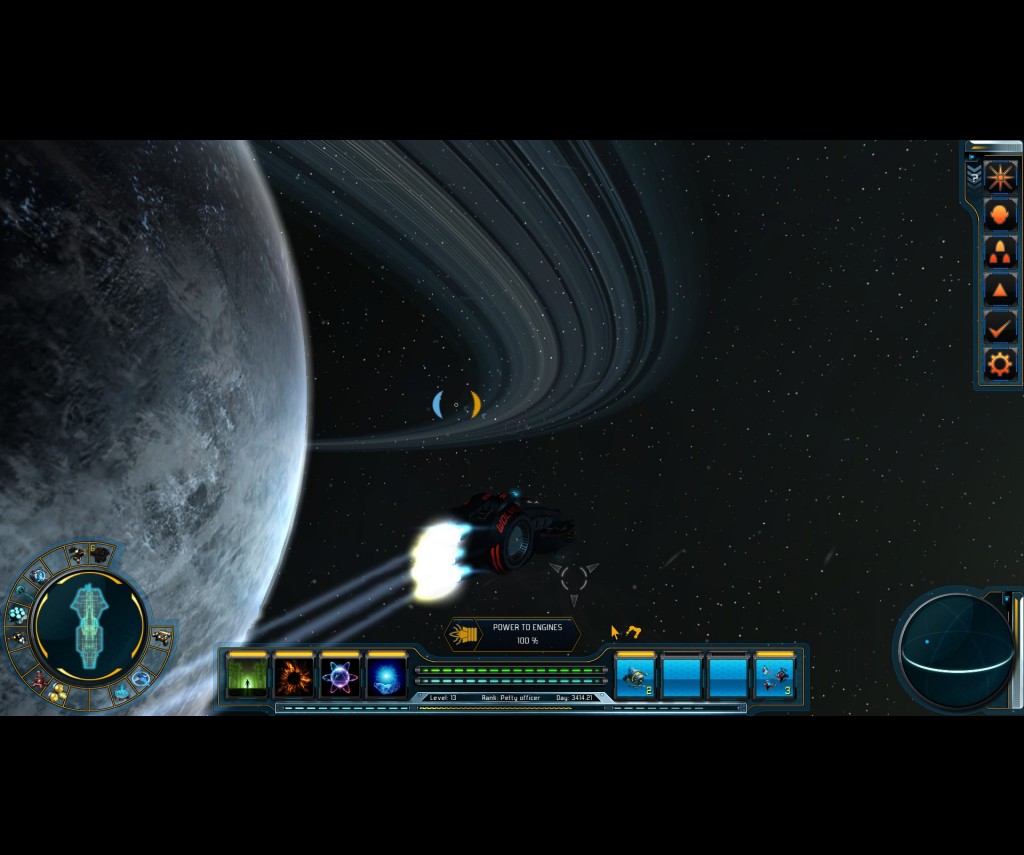The image size is (1024, 855).
Task: Click the Power to Engines indicator
Action: coord(512,634)
